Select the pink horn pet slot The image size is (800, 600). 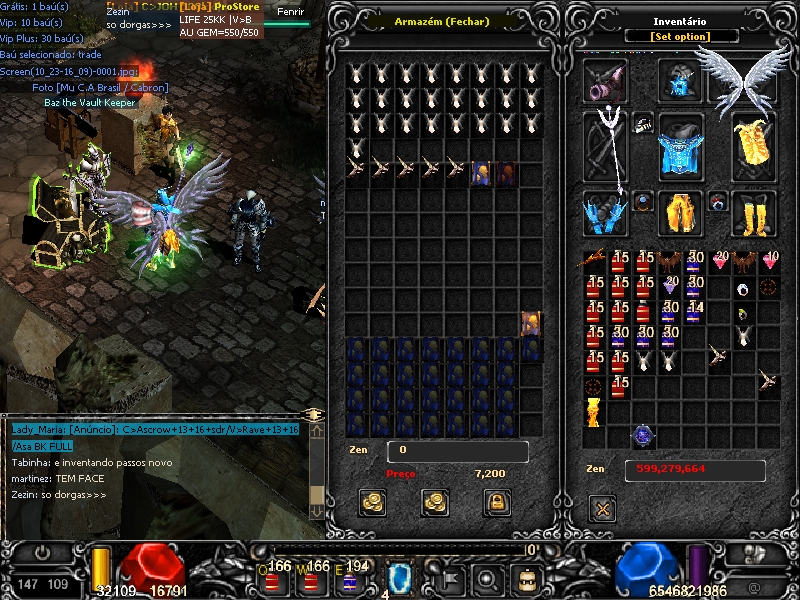[x=606, y=80]
